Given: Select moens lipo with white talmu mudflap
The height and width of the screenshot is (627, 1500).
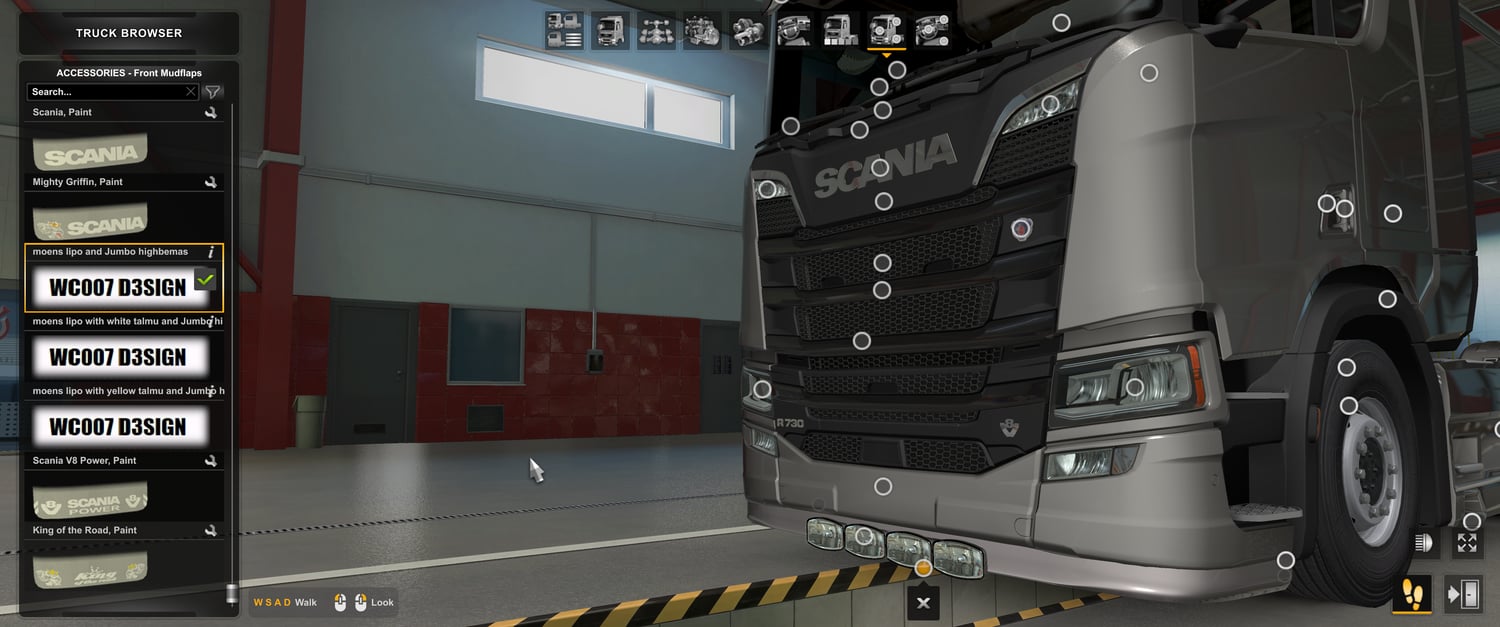Looking at the screenshot, I should point(118,357).
